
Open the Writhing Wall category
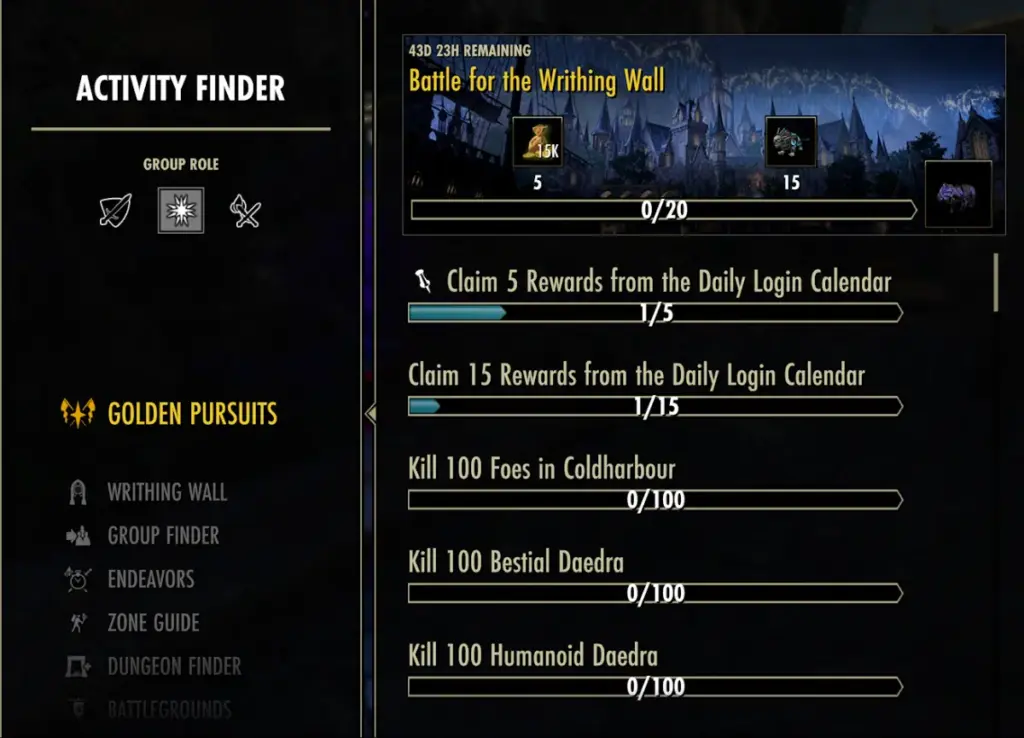166,492
